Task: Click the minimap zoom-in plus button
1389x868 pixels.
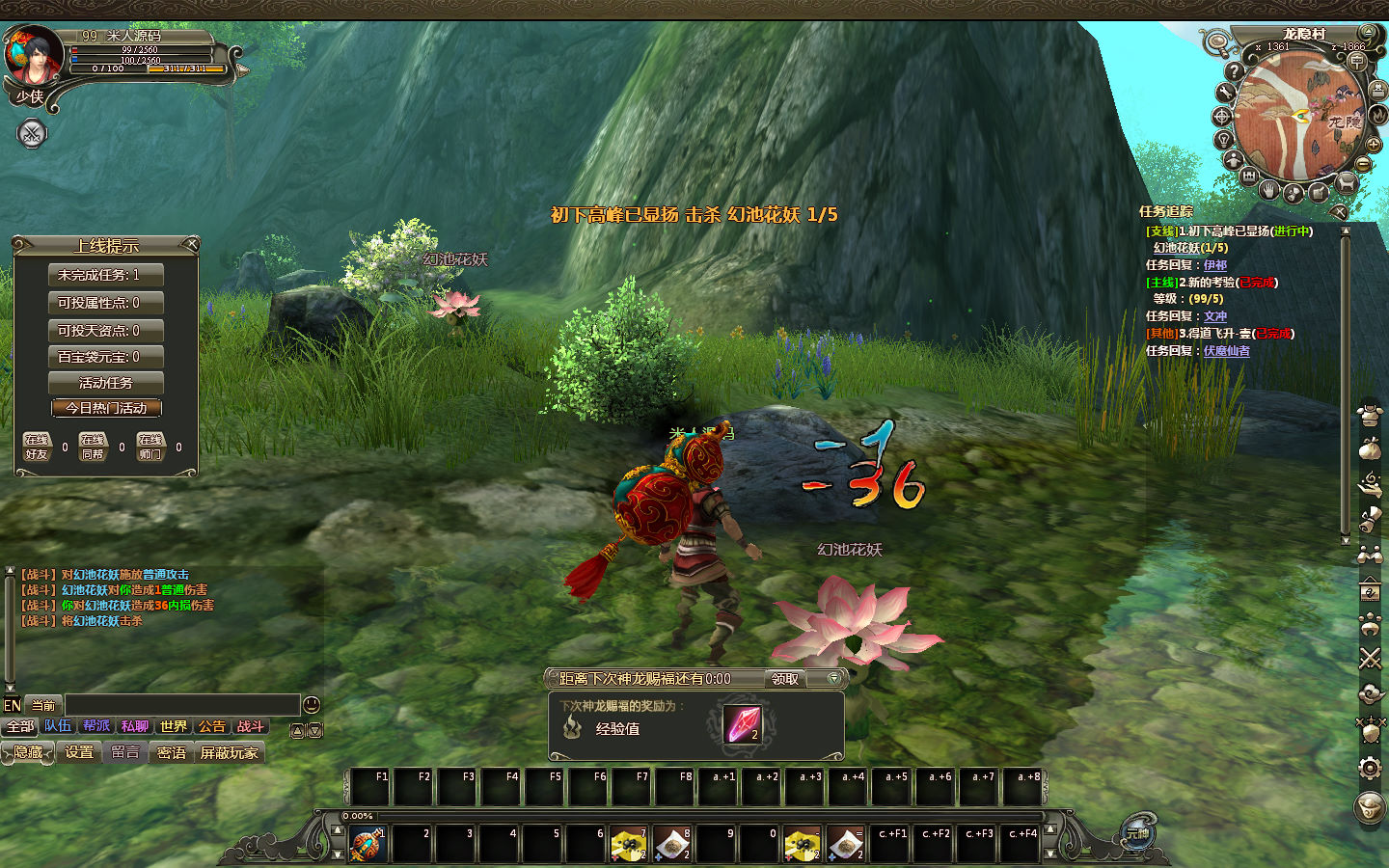Action: [x=1374, y=144]
